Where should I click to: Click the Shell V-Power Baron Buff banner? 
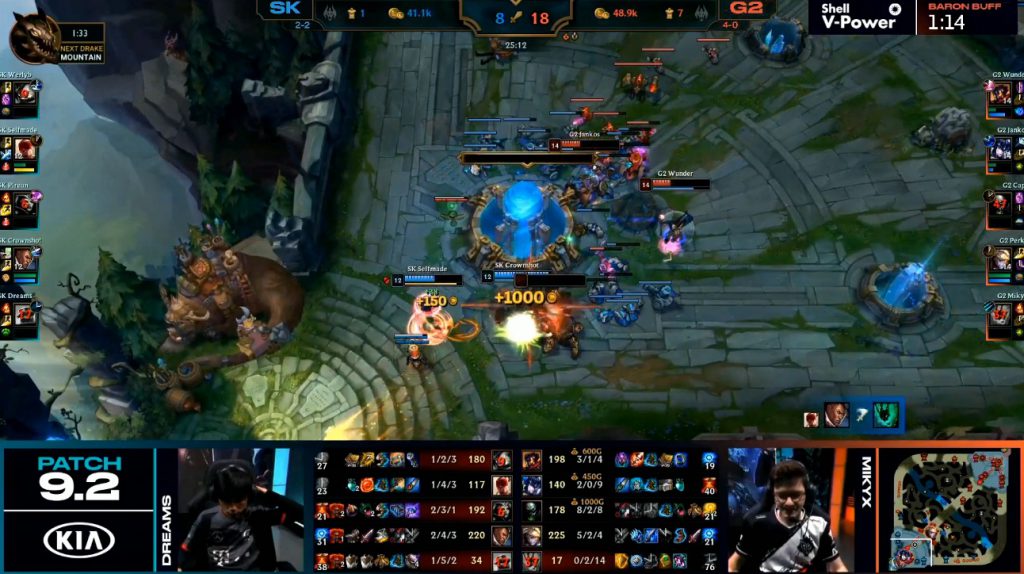click(915, 17)
